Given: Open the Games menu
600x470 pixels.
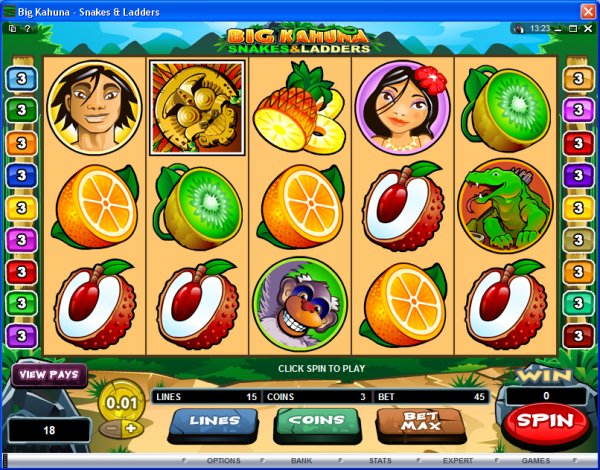Looking at the screenshot, I should click(535, 461).
